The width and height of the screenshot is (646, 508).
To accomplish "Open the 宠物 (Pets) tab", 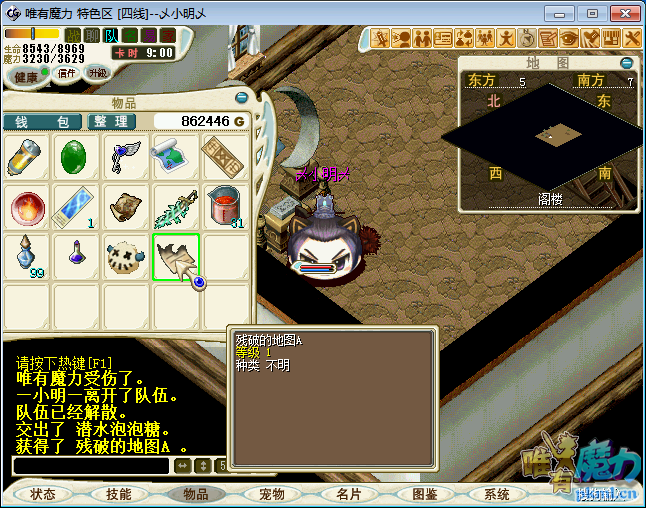I will 272,494.
